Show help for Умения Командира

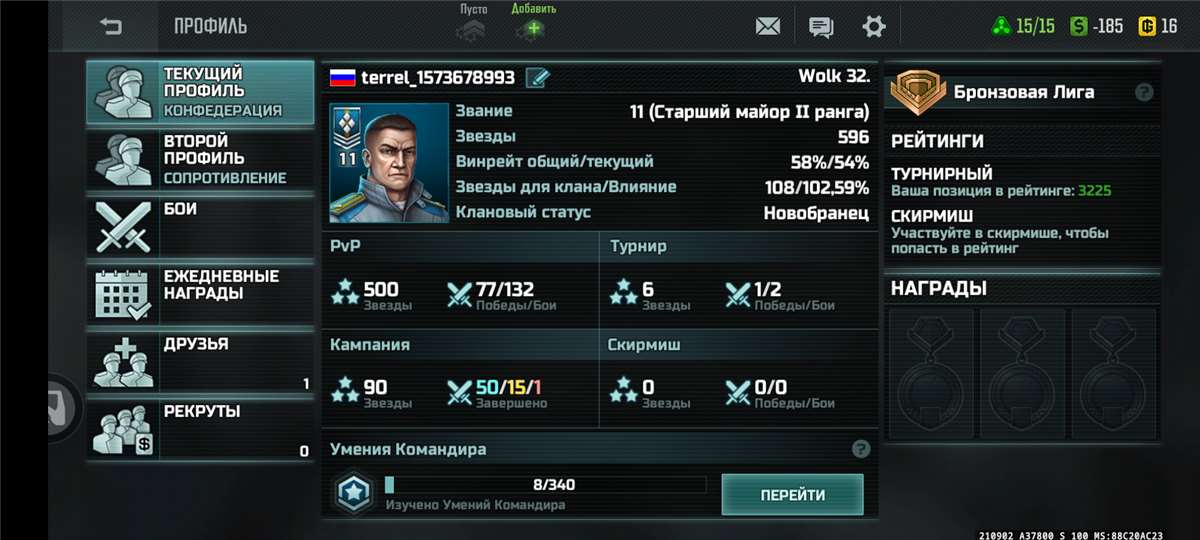coord(860,449)
